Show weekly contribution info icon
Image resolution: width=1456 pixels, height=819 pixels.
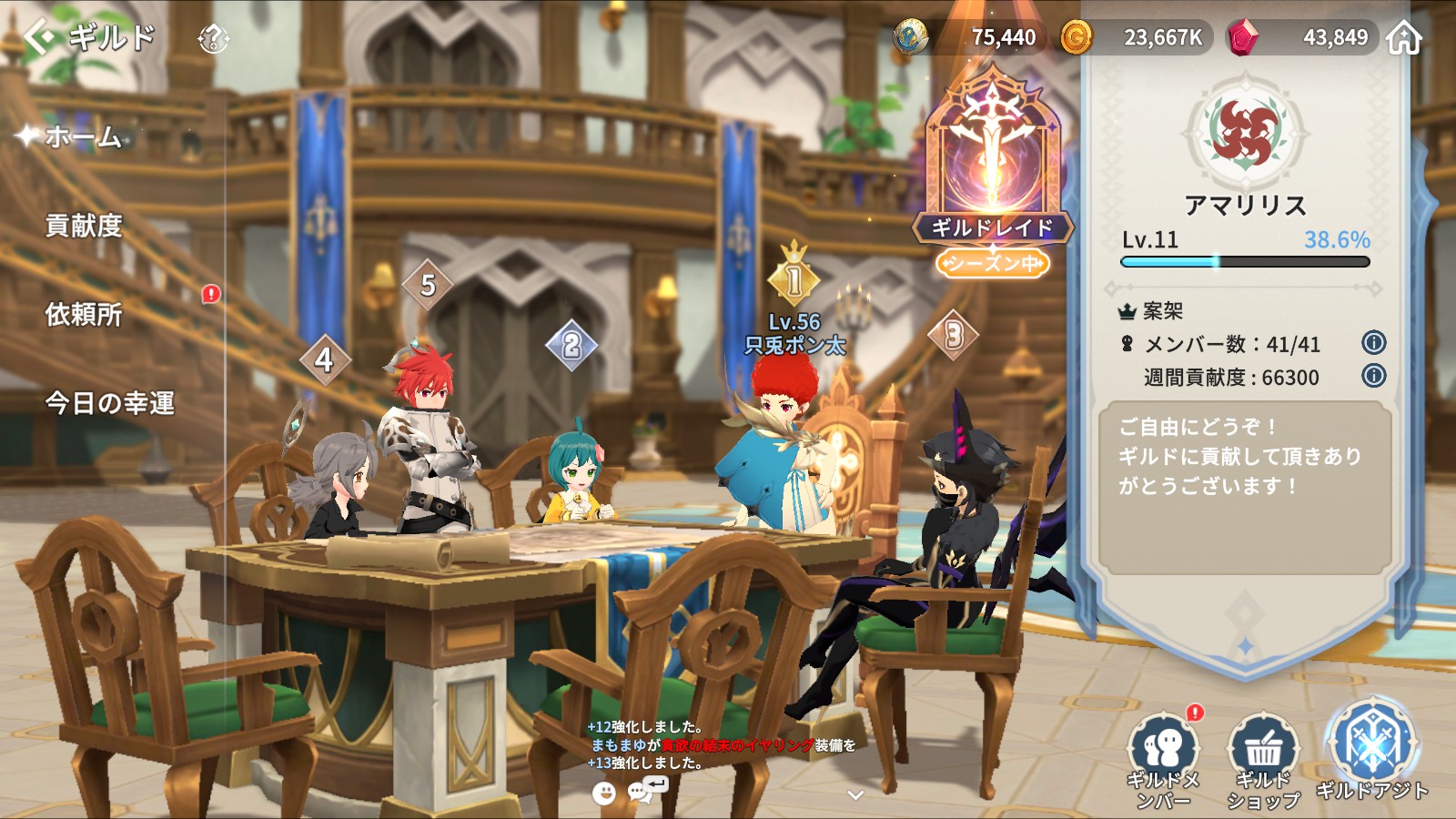[1373, 376]
